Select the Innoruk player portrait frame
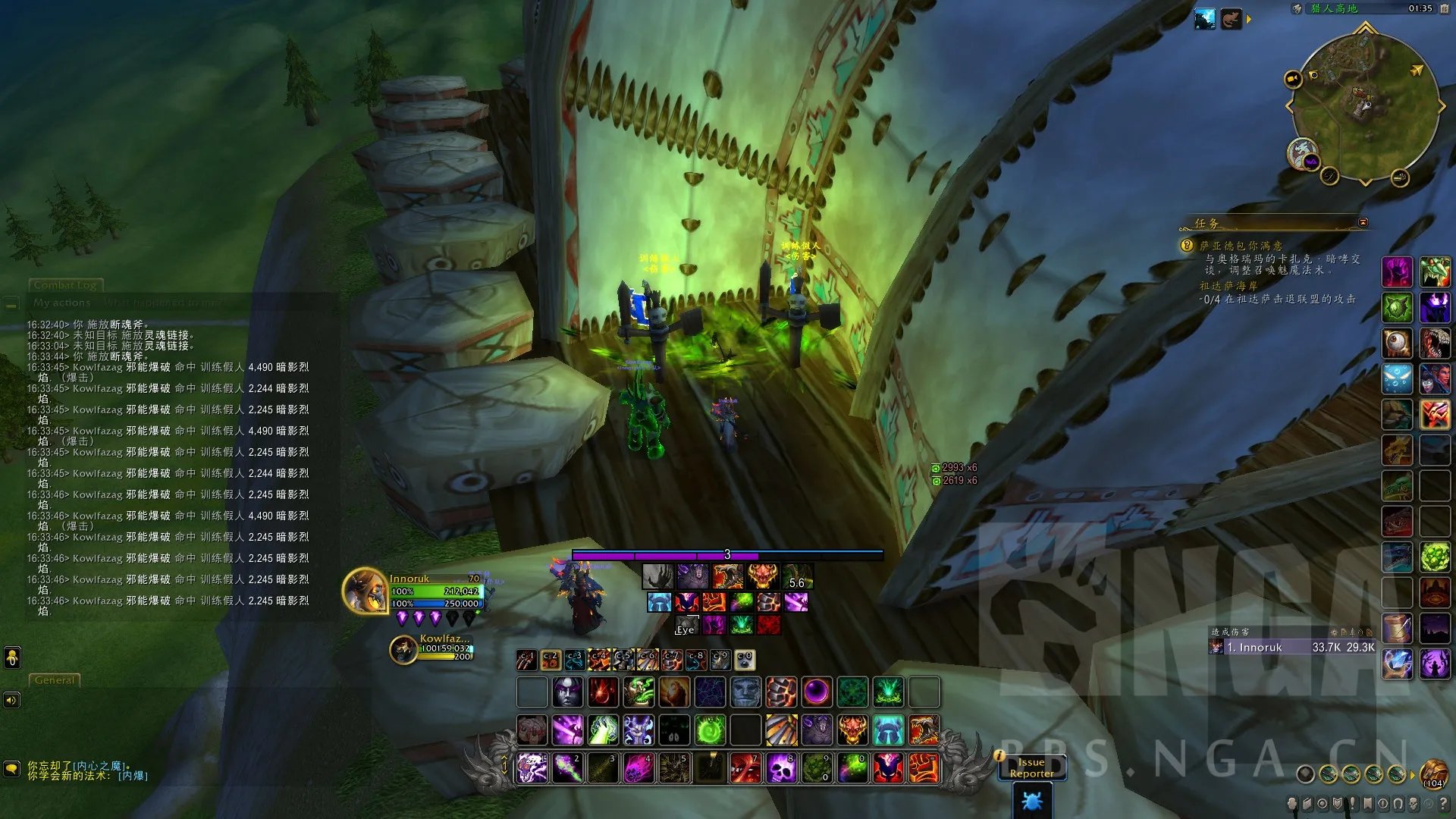The width and height of the screenshot is (1456, 819). coord(366,591)
